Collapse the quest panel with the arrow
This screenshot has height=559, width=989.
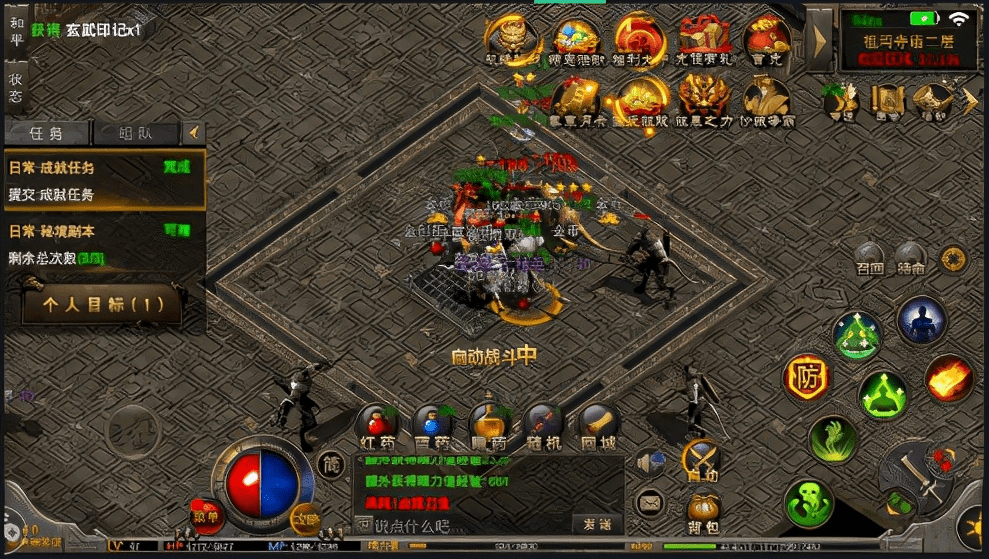point(193,132)
